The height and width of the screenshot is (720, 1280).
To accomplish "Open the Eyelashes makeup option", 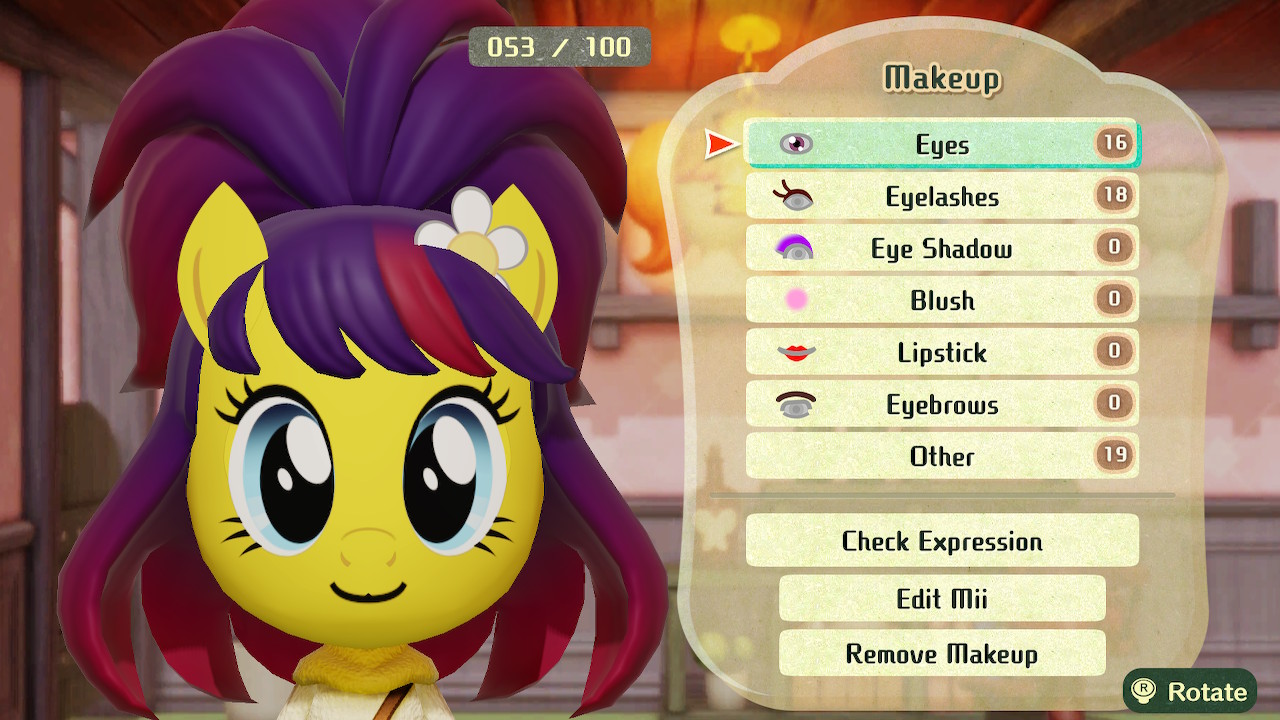I will click(x=941, y=196).
